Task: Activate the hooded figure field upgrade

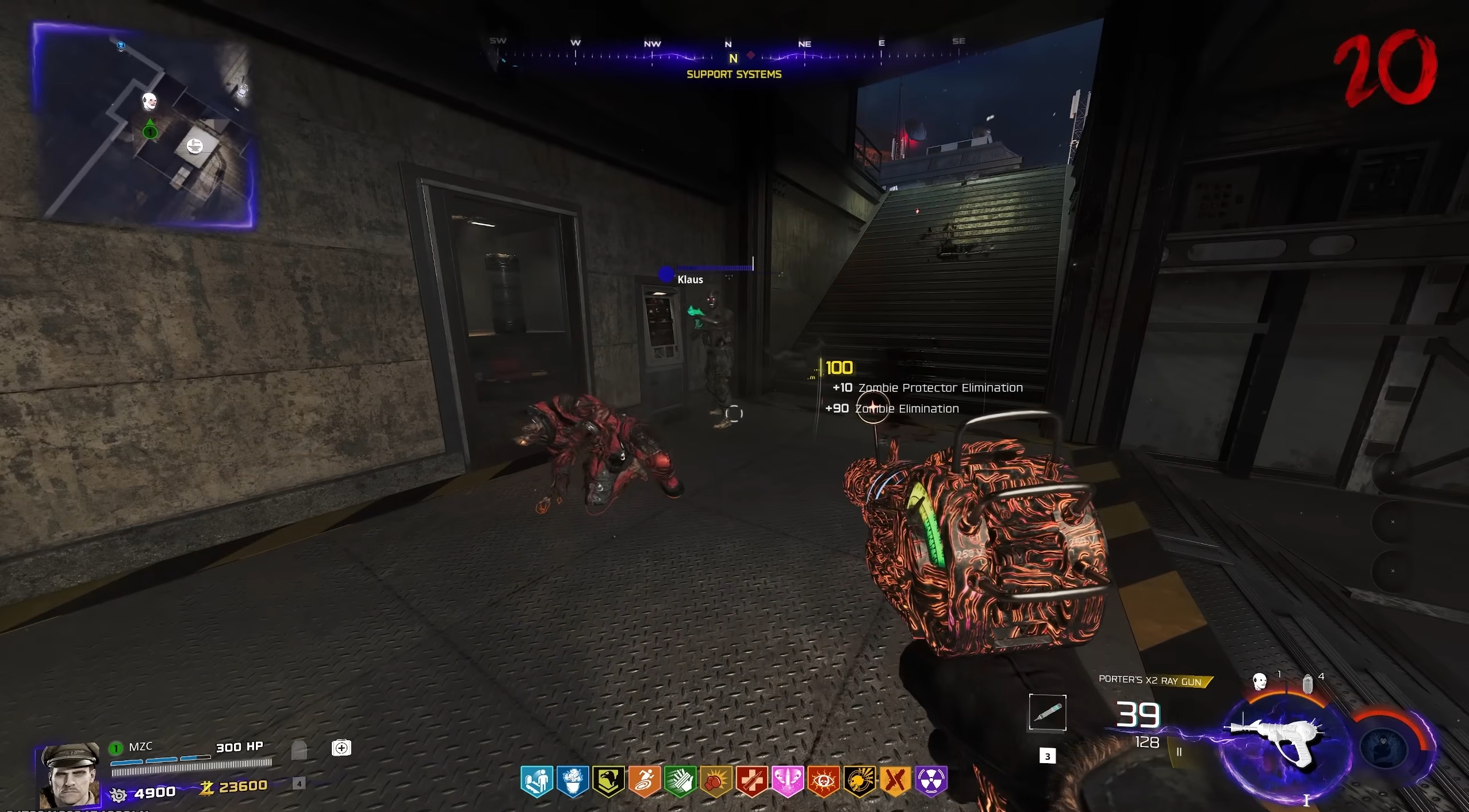Action: click(1386, 748)
